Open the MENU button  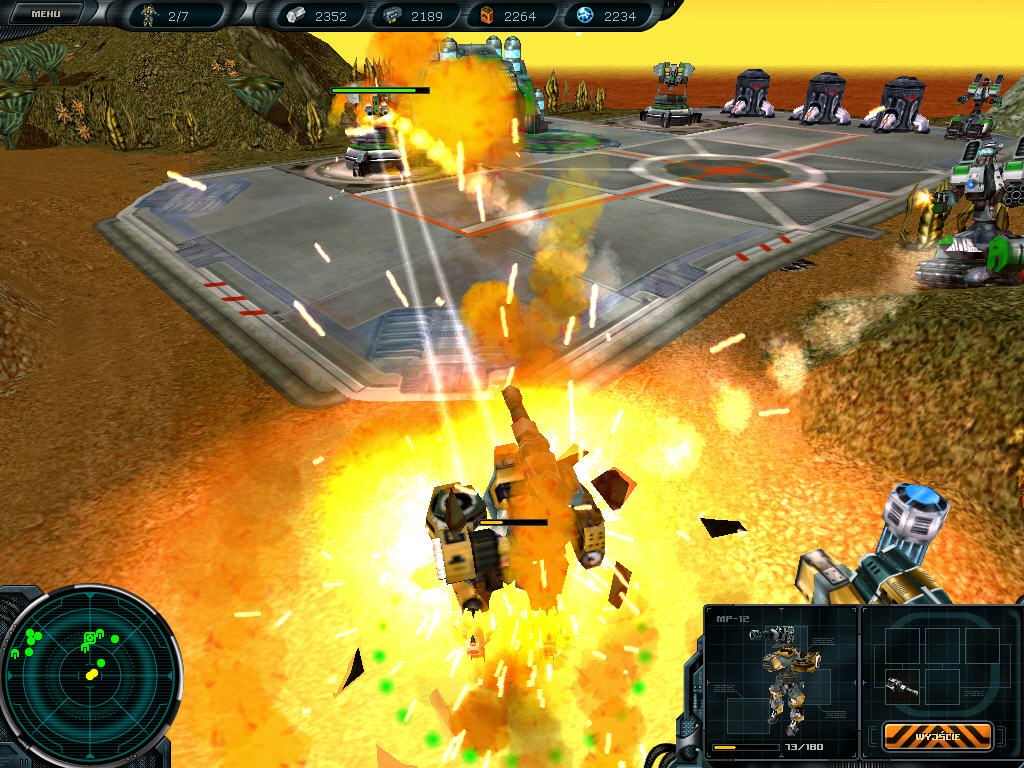[x=45, y=14]
